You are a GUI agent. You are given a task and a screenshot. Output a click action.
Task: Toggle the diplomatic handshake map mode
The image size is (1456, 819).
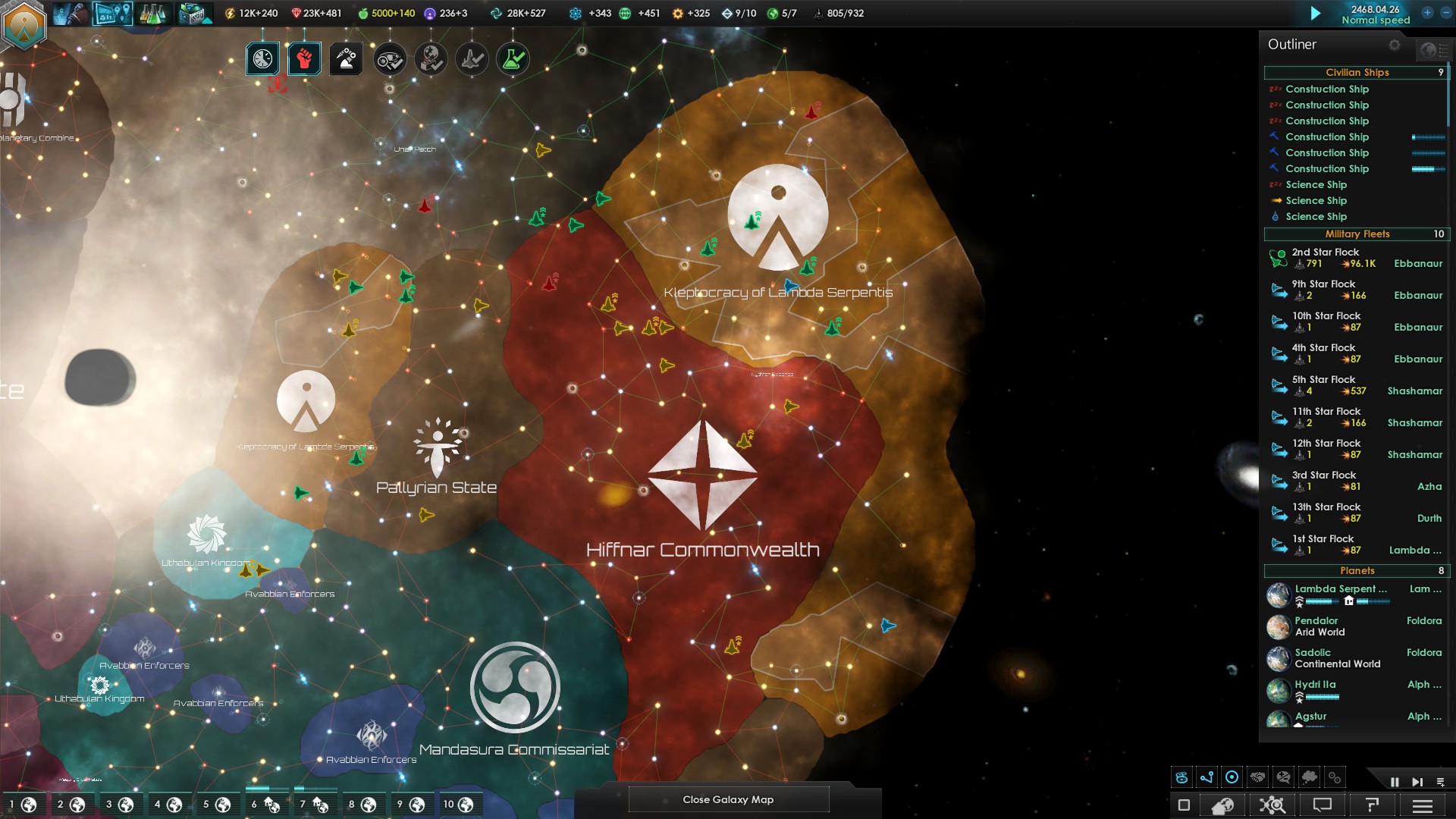click(1258, 777)
